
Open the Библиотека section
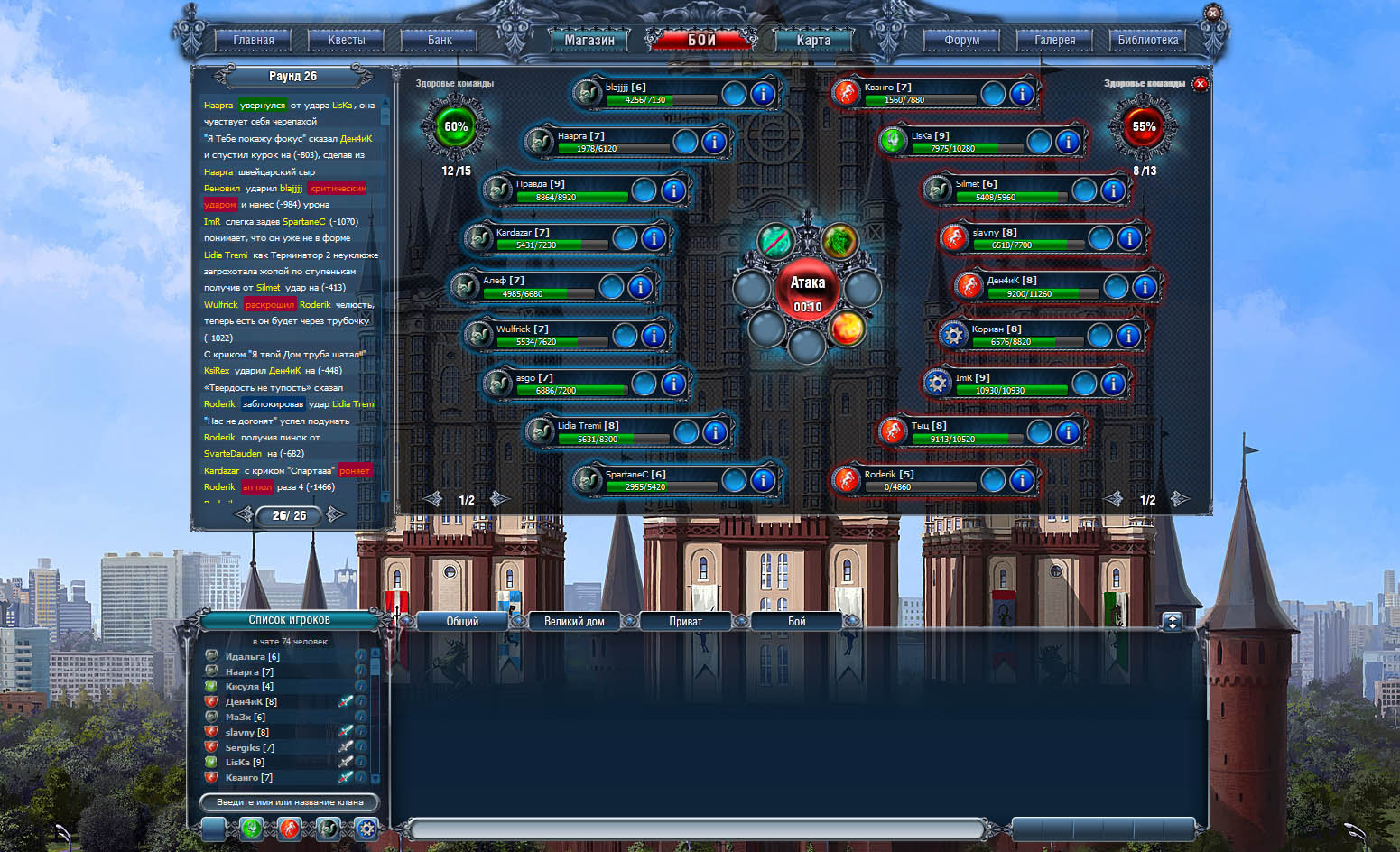tap(1148, 40)
